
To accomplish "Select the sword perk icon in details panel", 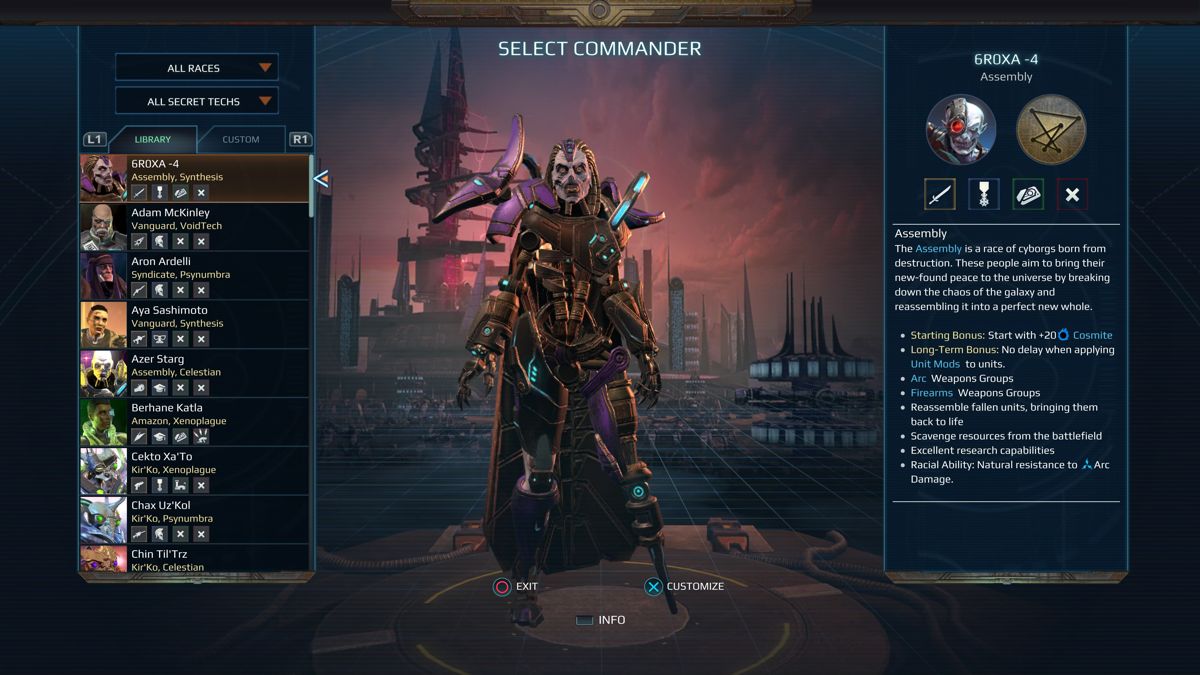I will click(x=939, y=195).
